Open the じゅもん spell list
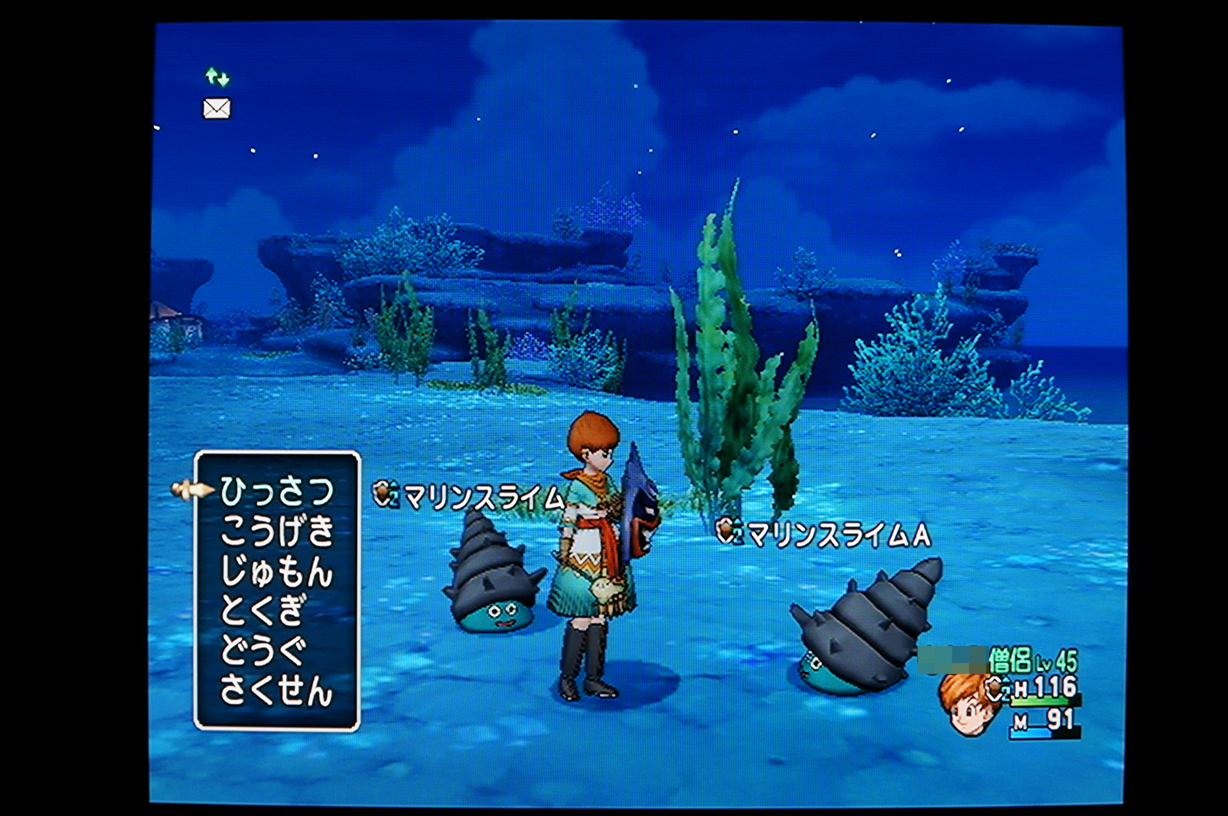1228x816 pixels. 276,572
